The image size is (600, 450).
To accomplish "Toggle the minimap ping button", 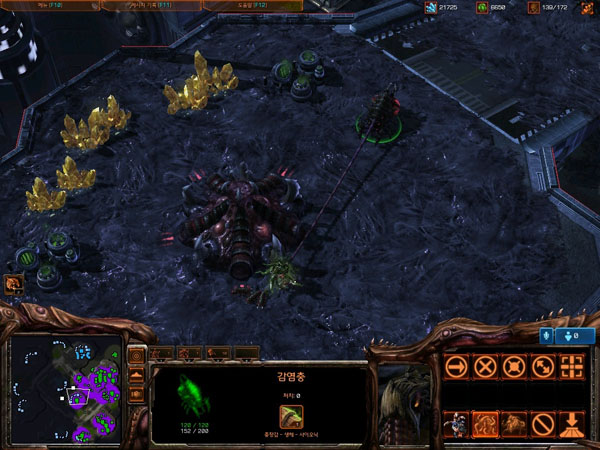I will (137, 356).
